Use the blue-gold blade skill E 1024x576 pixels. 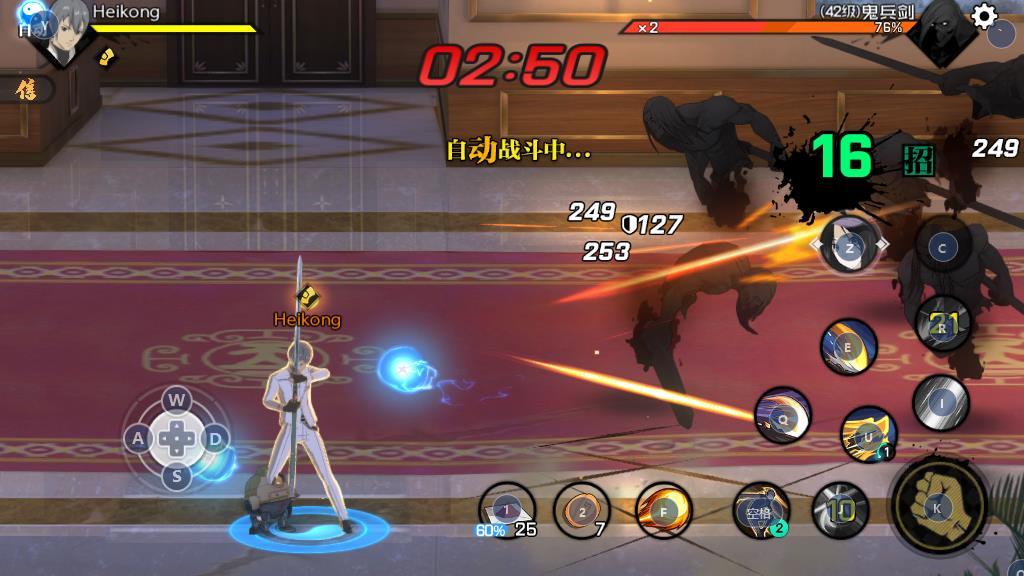(x=849, y=347)
